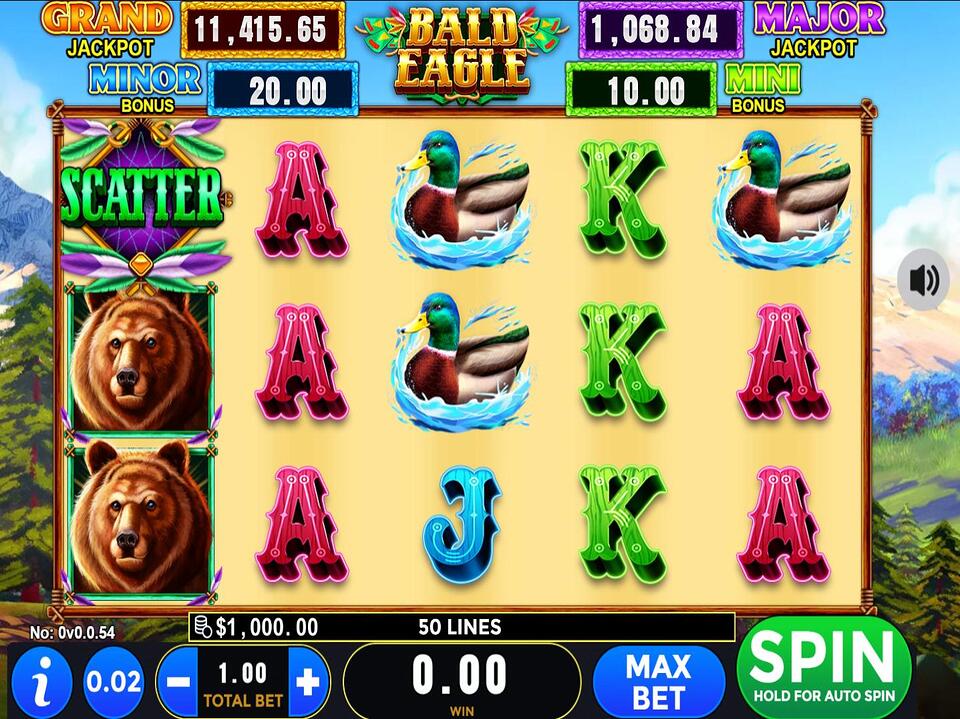Increase total bet with the plus button
This screenshot has height=719, width=960.
pyautogui.click(x=309, y=682)
